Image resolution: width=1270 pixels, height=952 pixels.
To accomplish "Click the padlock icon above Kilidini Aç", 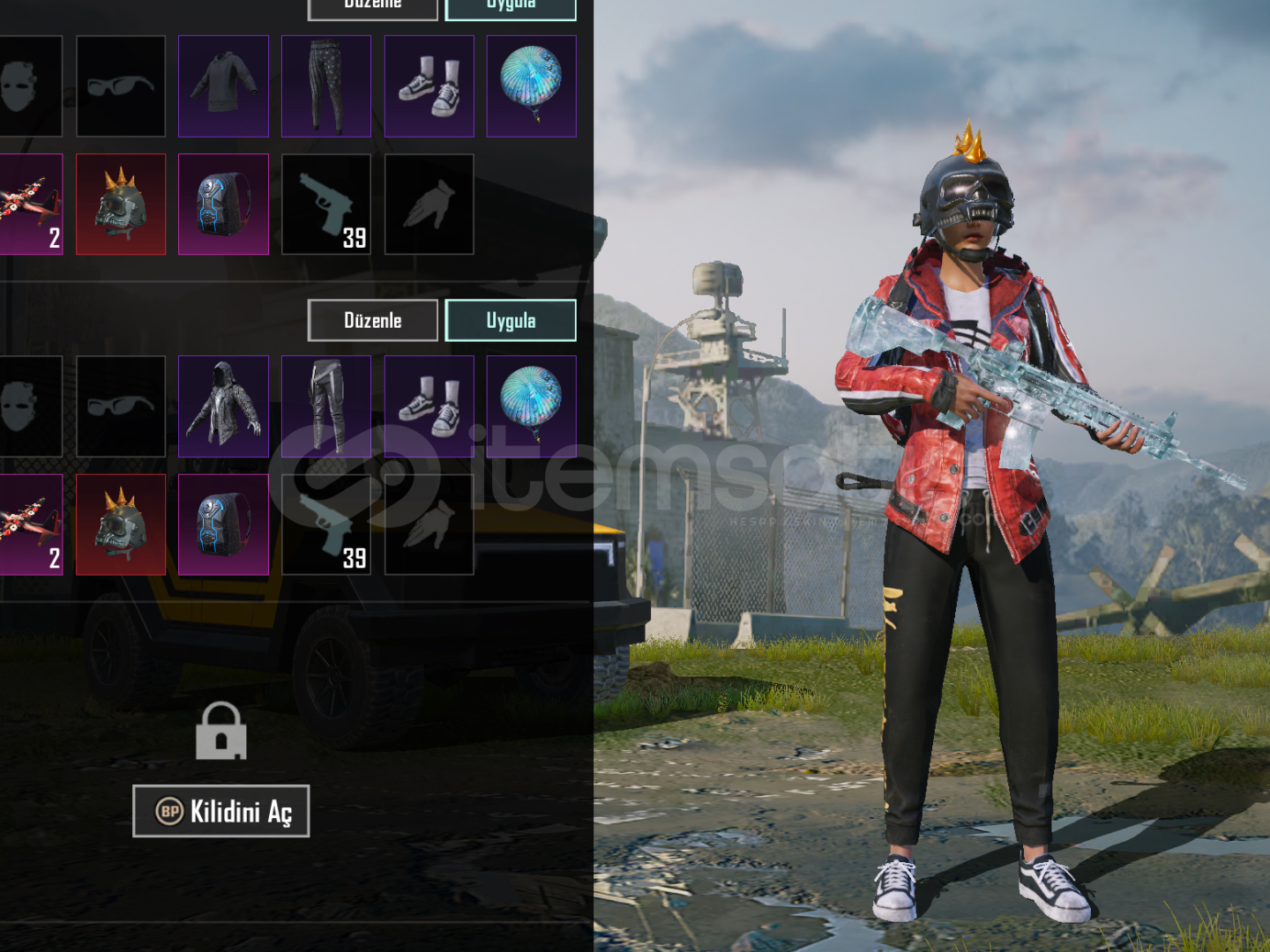I will (x=220, y=732).
